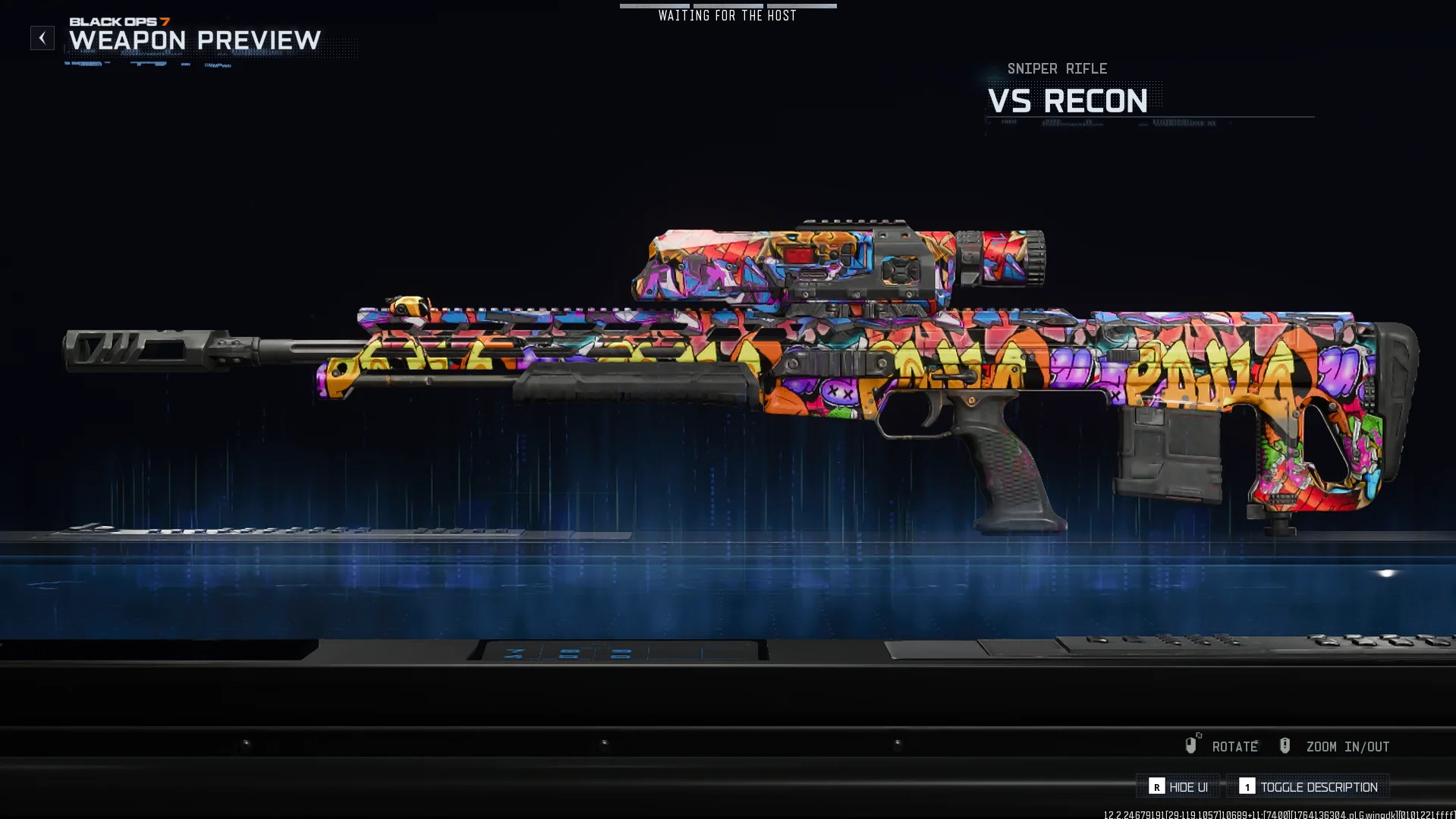Select the VS RECON weapon name
Screen dimensions: 1456x819
point(1068,102)
